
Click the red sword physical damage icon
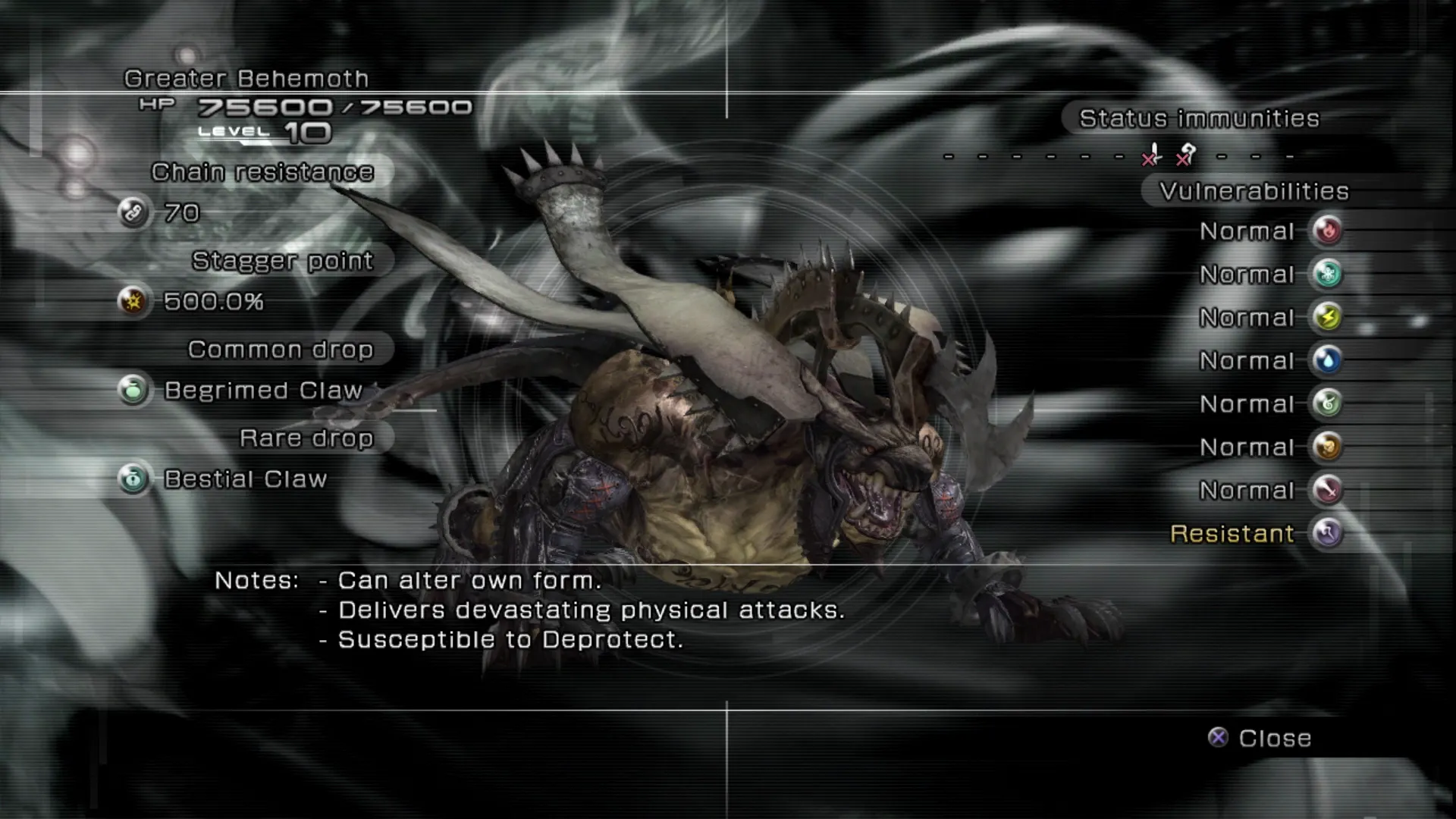[1327, 490]
